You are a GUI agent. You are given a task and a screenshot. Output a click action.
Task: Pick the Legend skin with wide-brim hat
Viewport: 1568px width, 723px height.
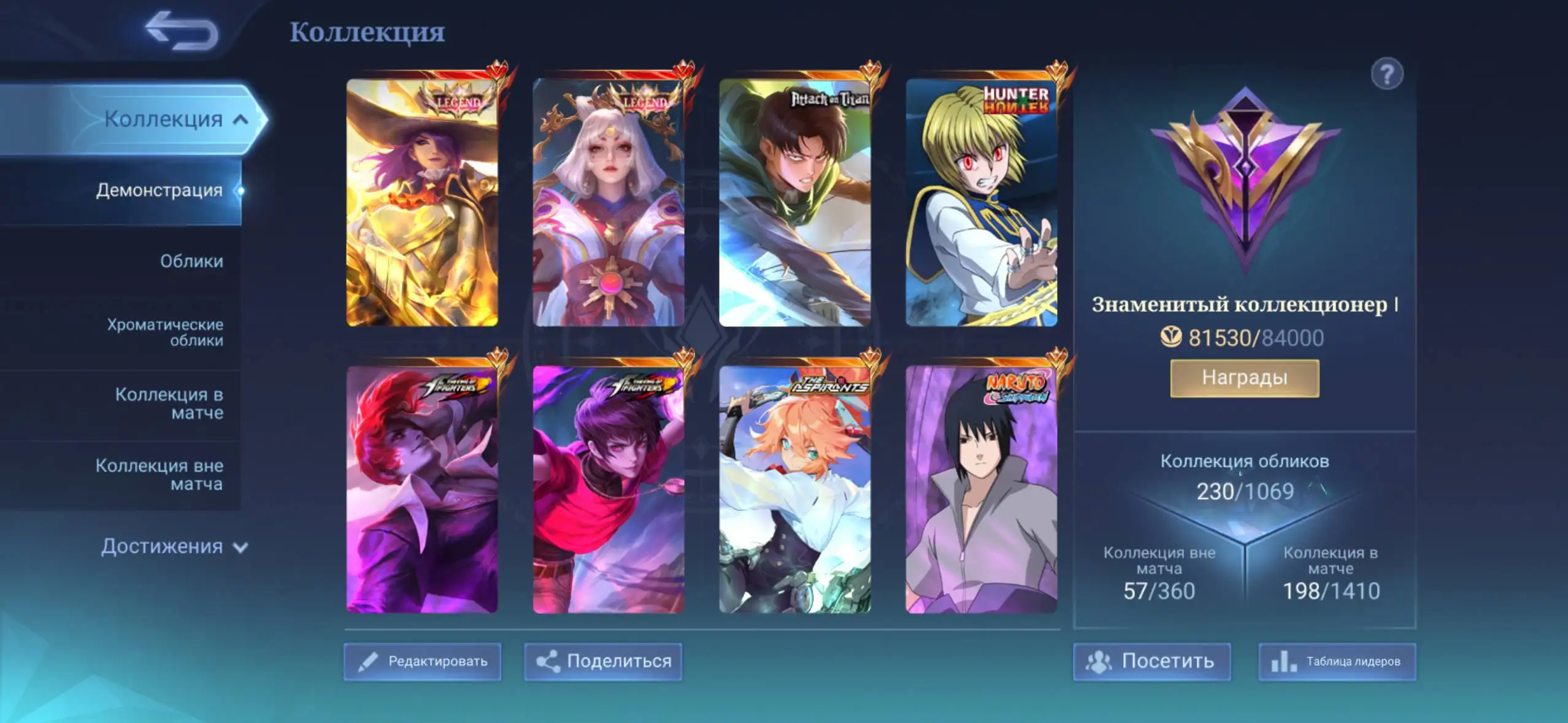422,202
